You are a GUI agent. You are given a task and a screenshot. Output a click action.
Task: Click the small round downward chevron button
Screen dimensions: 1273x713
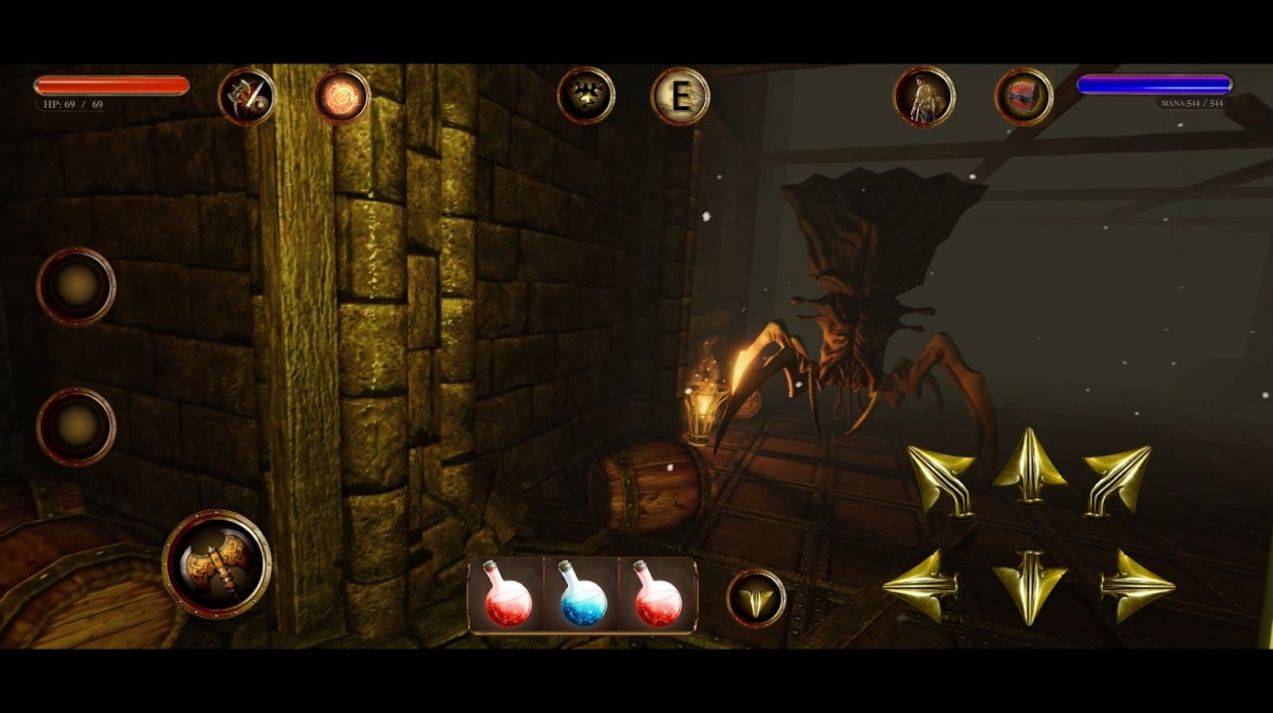pos(756,598)
